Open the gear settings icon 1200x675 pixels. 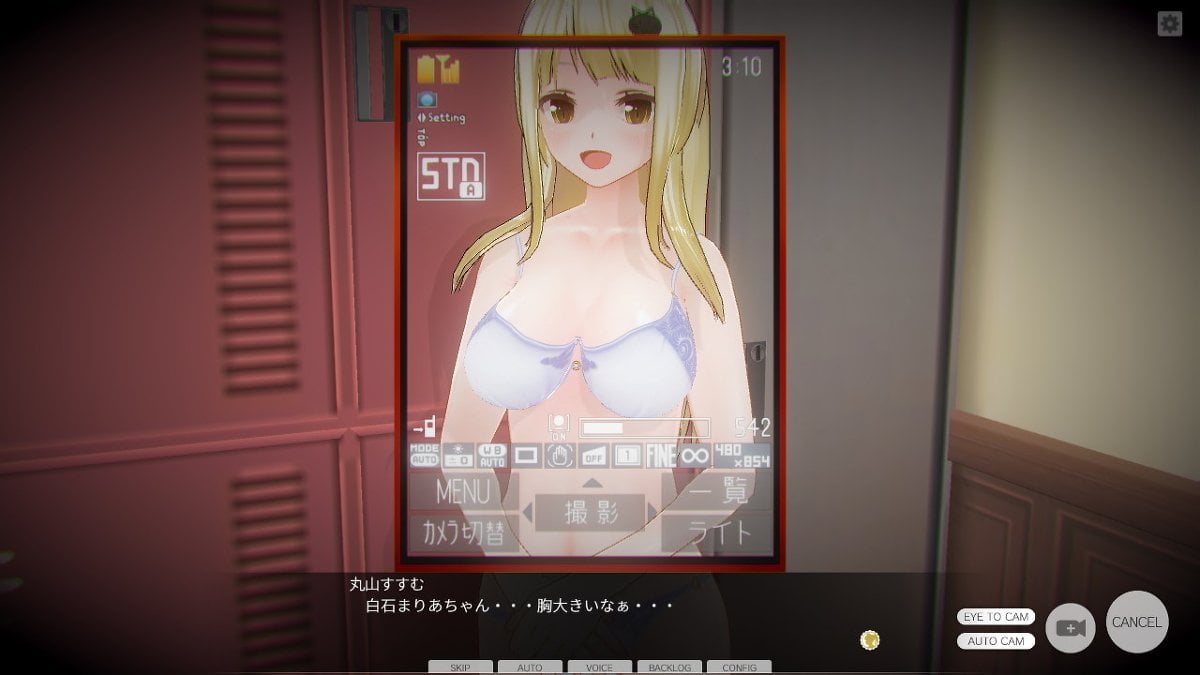point(1170,24)
